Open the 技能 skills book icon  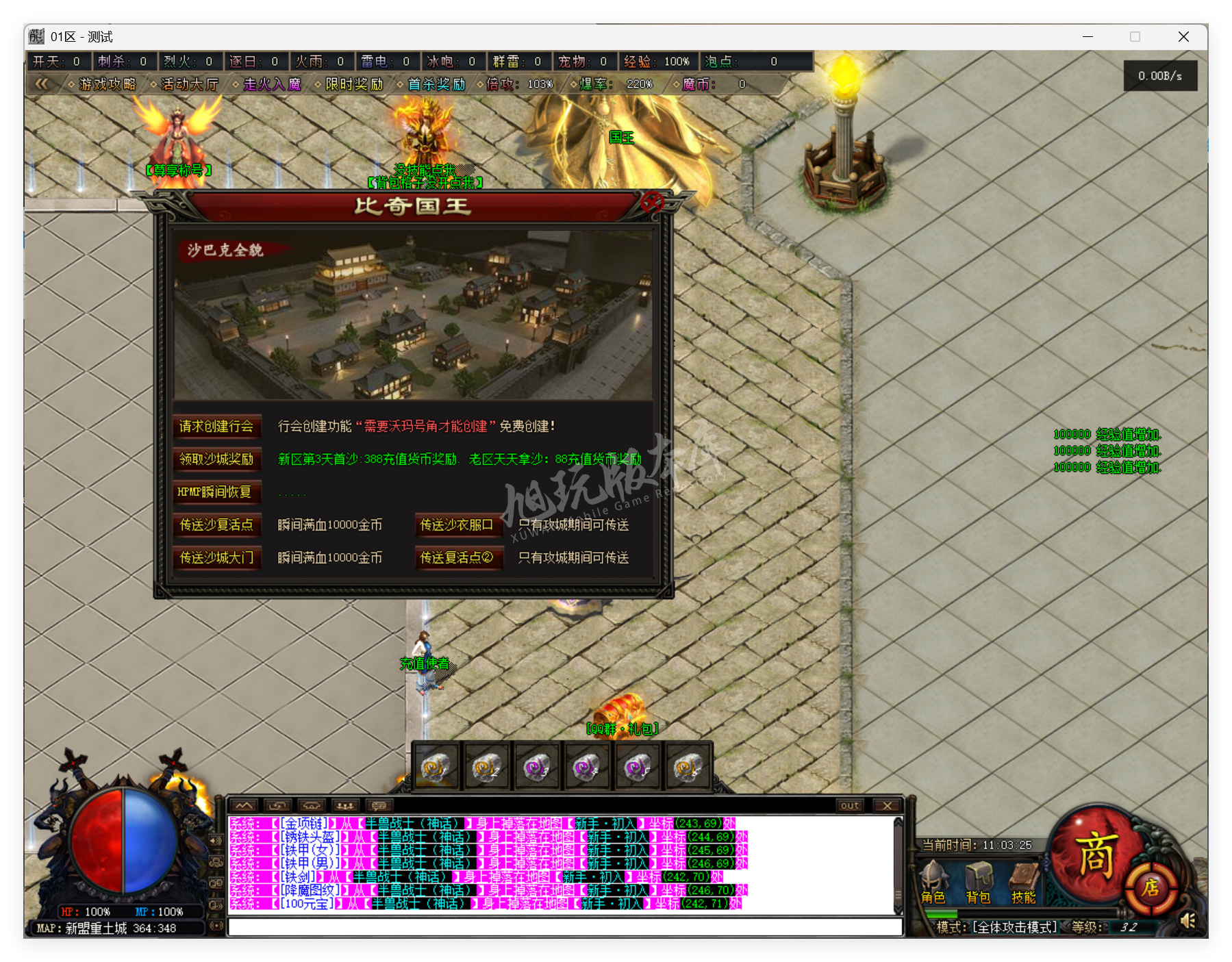coord(1024,877)
